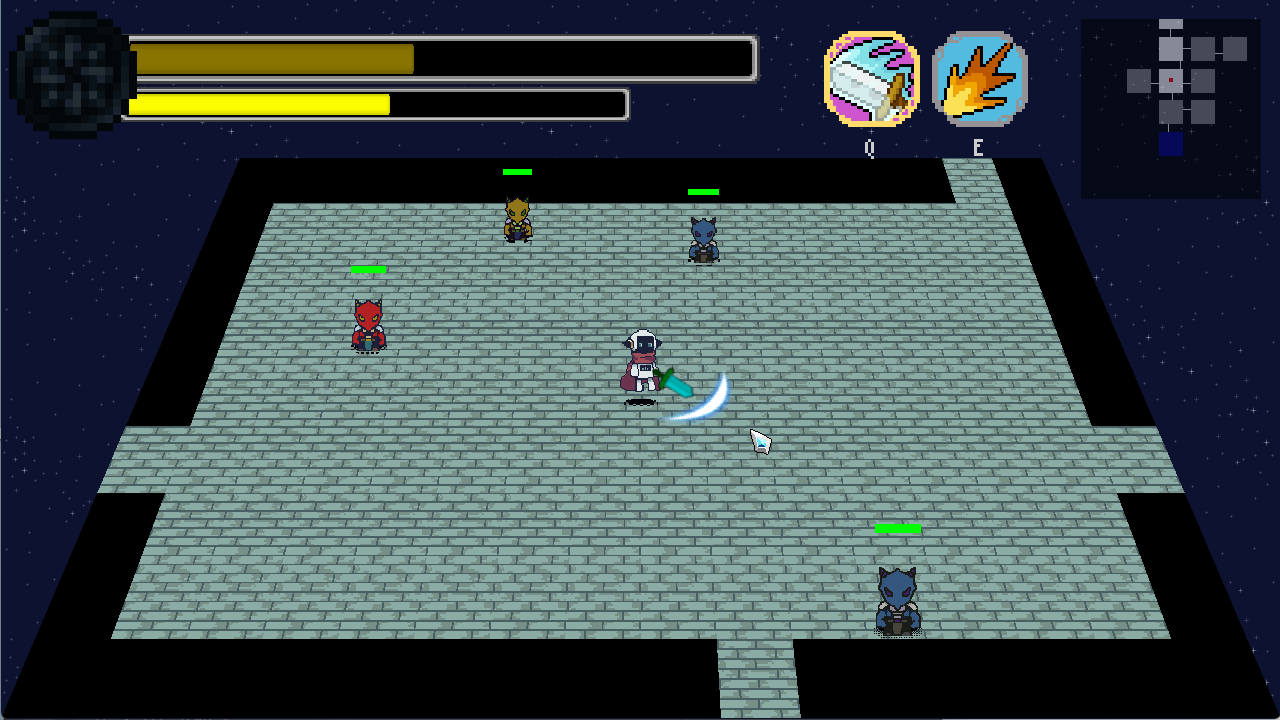Viewport: 1280px width, 720px height.
Task: Open the room below the current room on minimap
Action: coord(1171,111)
